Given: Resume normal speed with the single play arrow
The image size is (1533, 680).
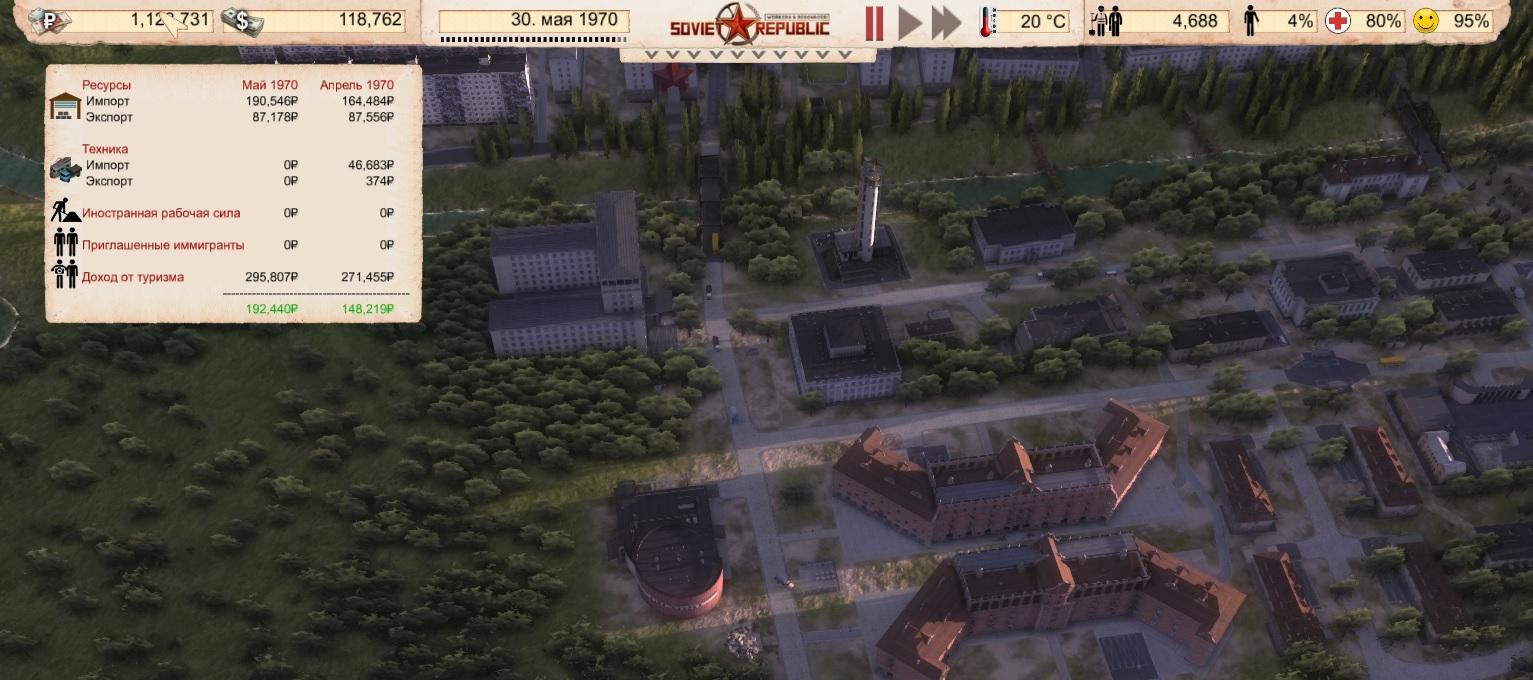Looking at the screenshot, I should [909, 22].
